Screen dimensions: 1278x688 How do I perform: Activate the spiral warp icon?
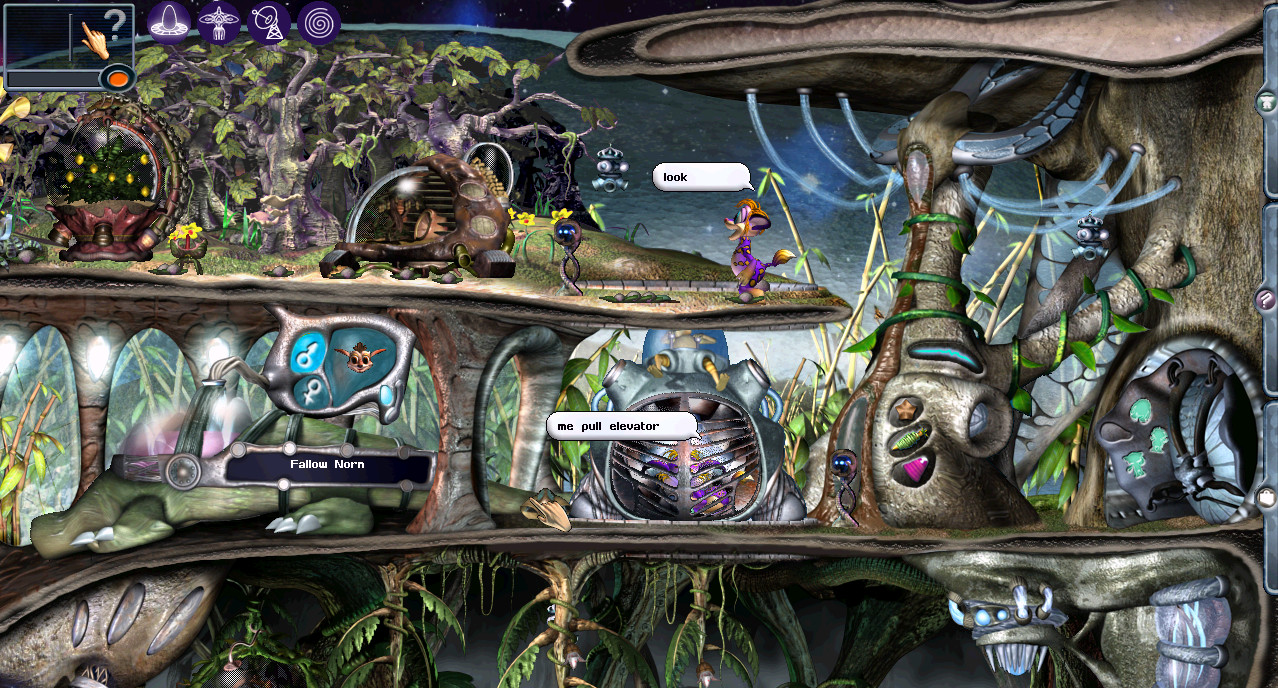tap(318, 21)
